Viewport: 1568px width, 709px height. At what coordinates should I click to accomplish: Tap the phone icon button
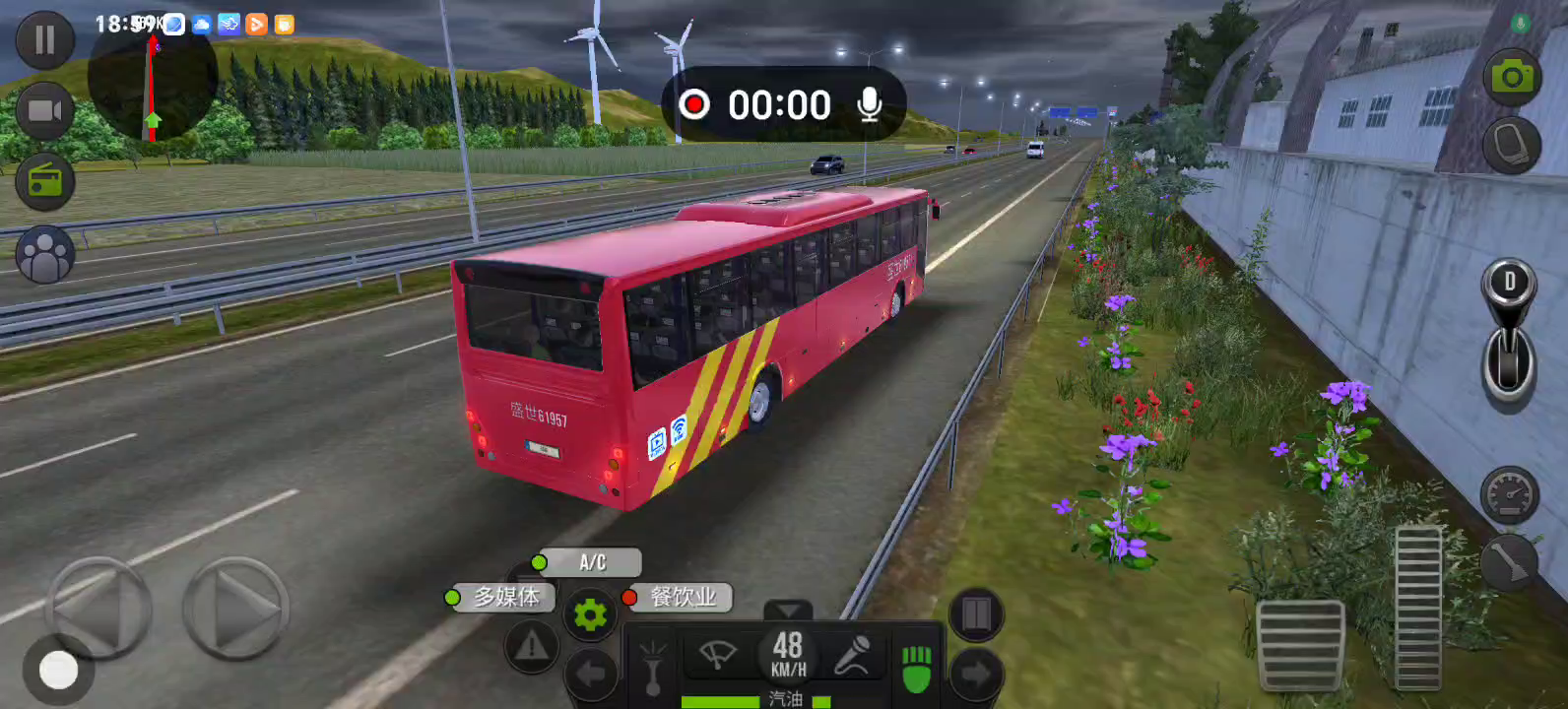point(1511,145)
